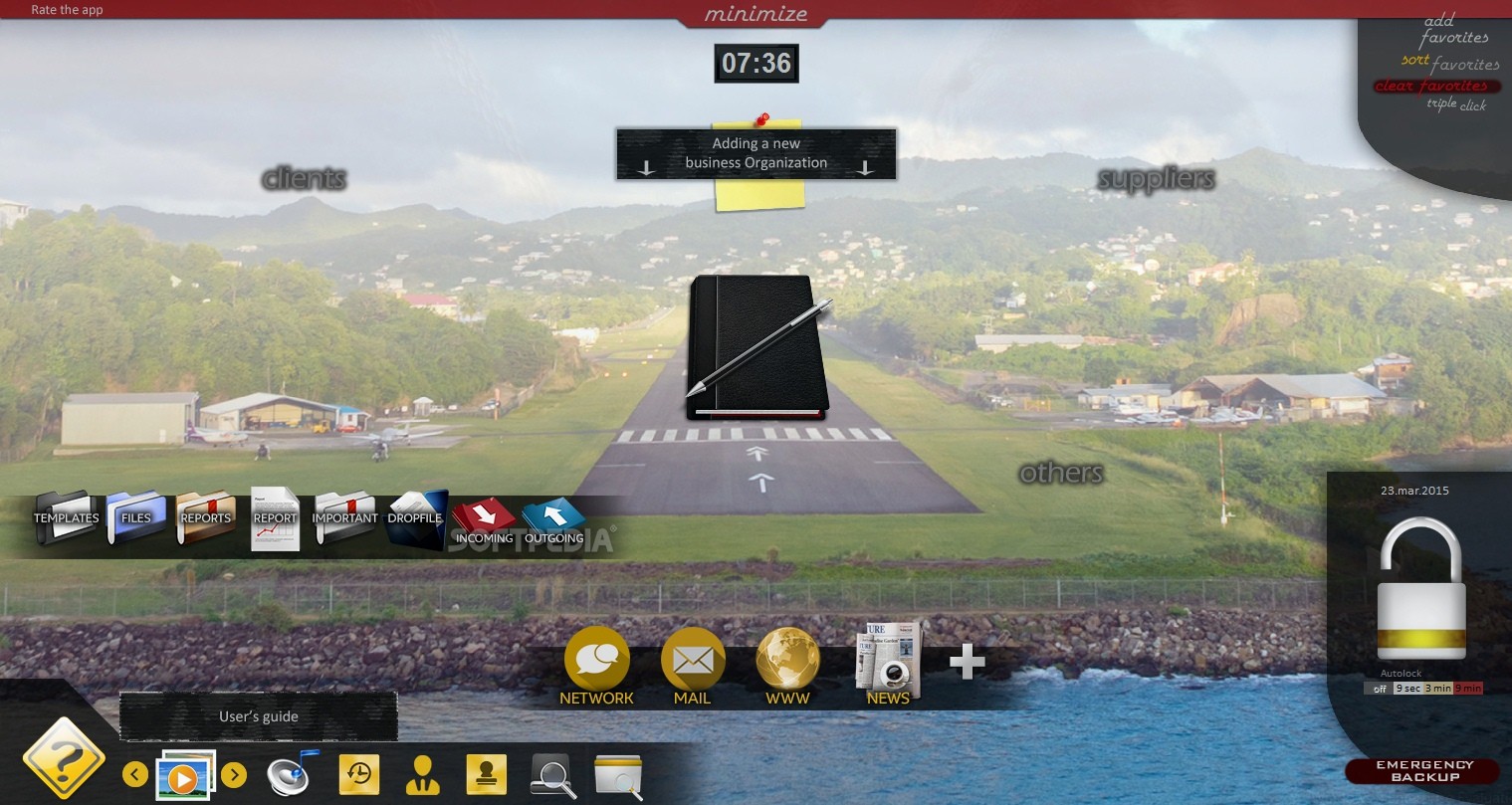Open the black notebook with pen
Viewport: 1512px width, 805px height.
pyautogui.click(x=757, y=345)
